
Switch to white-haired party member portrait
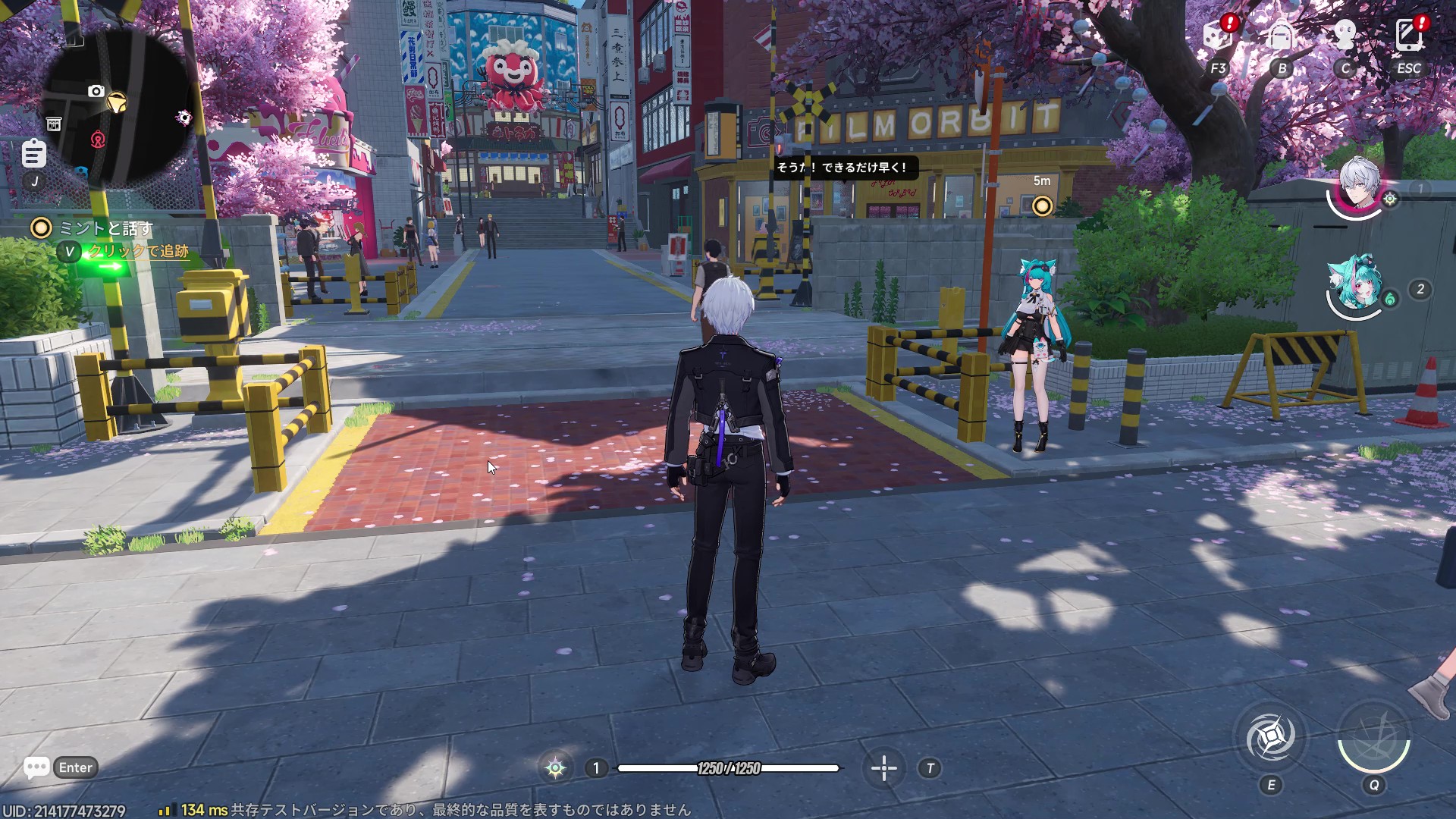1359,186
